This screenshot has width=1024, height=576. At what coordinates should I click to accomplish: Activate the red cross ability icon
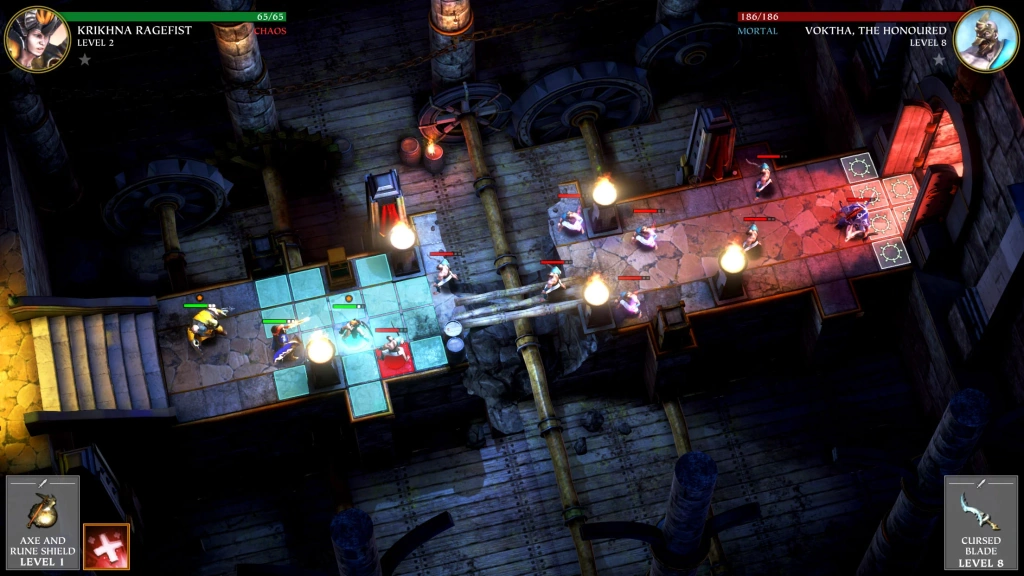point(106,546)
